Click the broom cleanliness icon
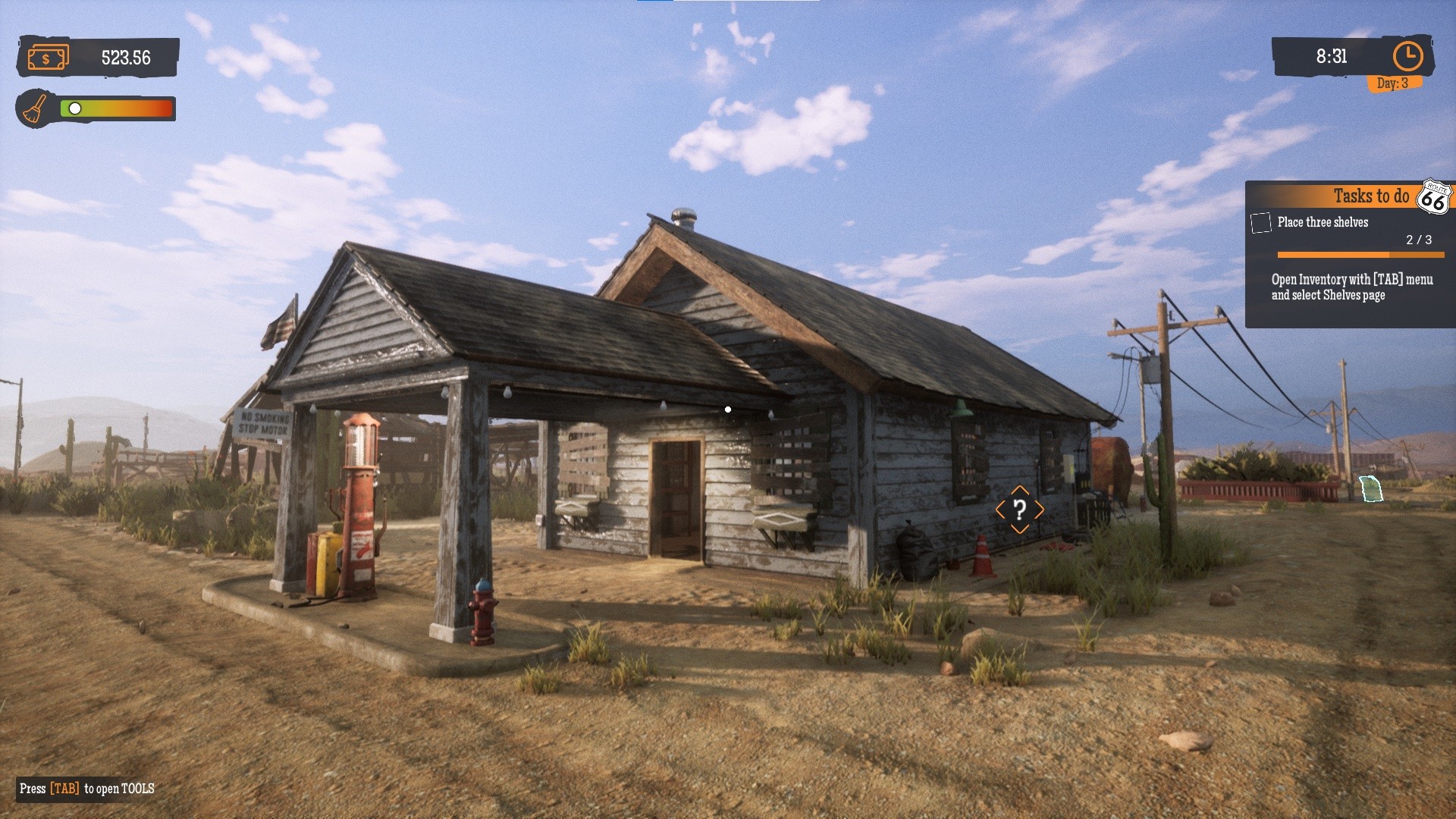The image size is (1456, 819). [34, 109]
